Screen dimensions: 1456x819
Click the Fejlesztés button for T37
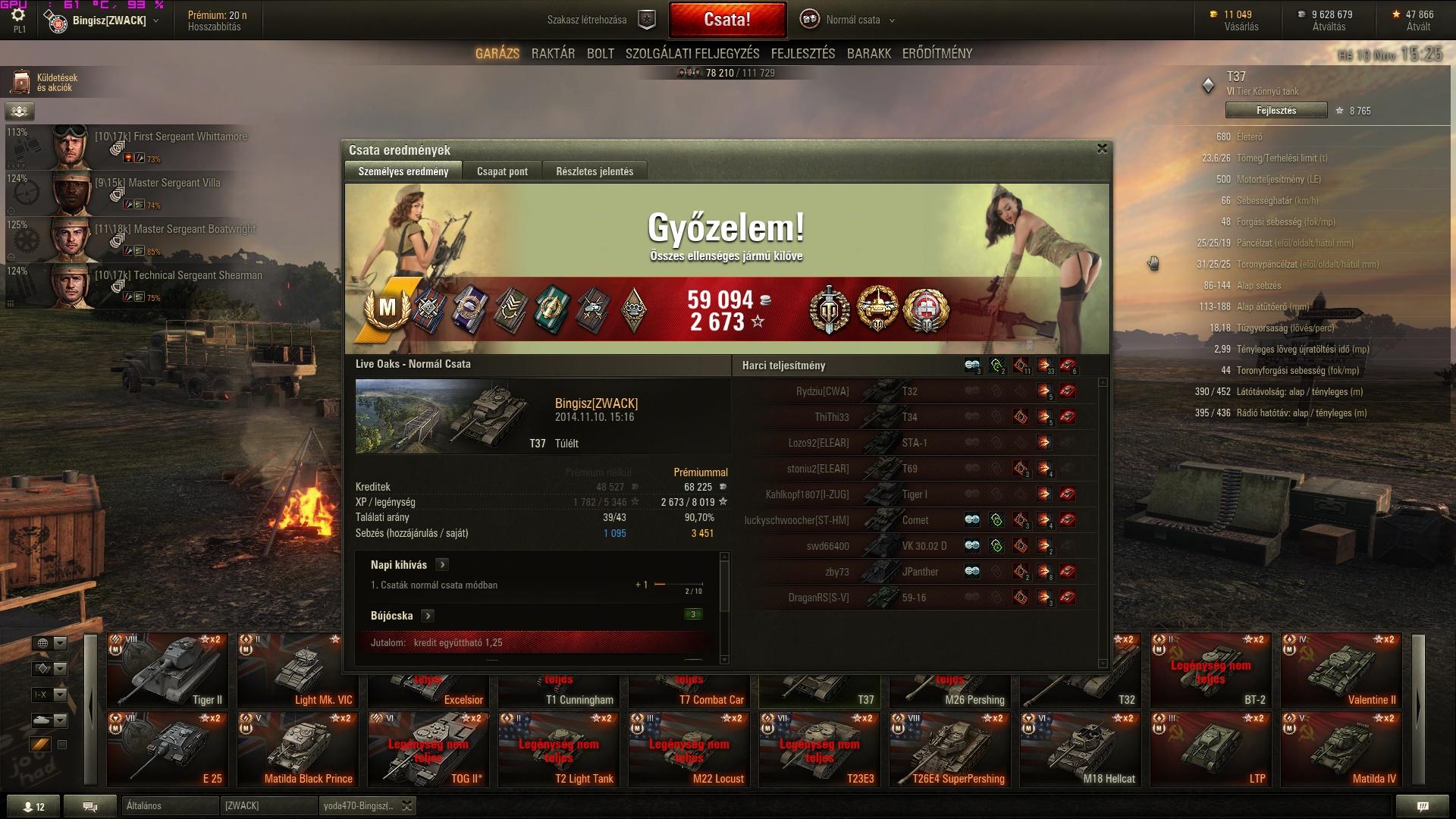[x=1276, y=111]
